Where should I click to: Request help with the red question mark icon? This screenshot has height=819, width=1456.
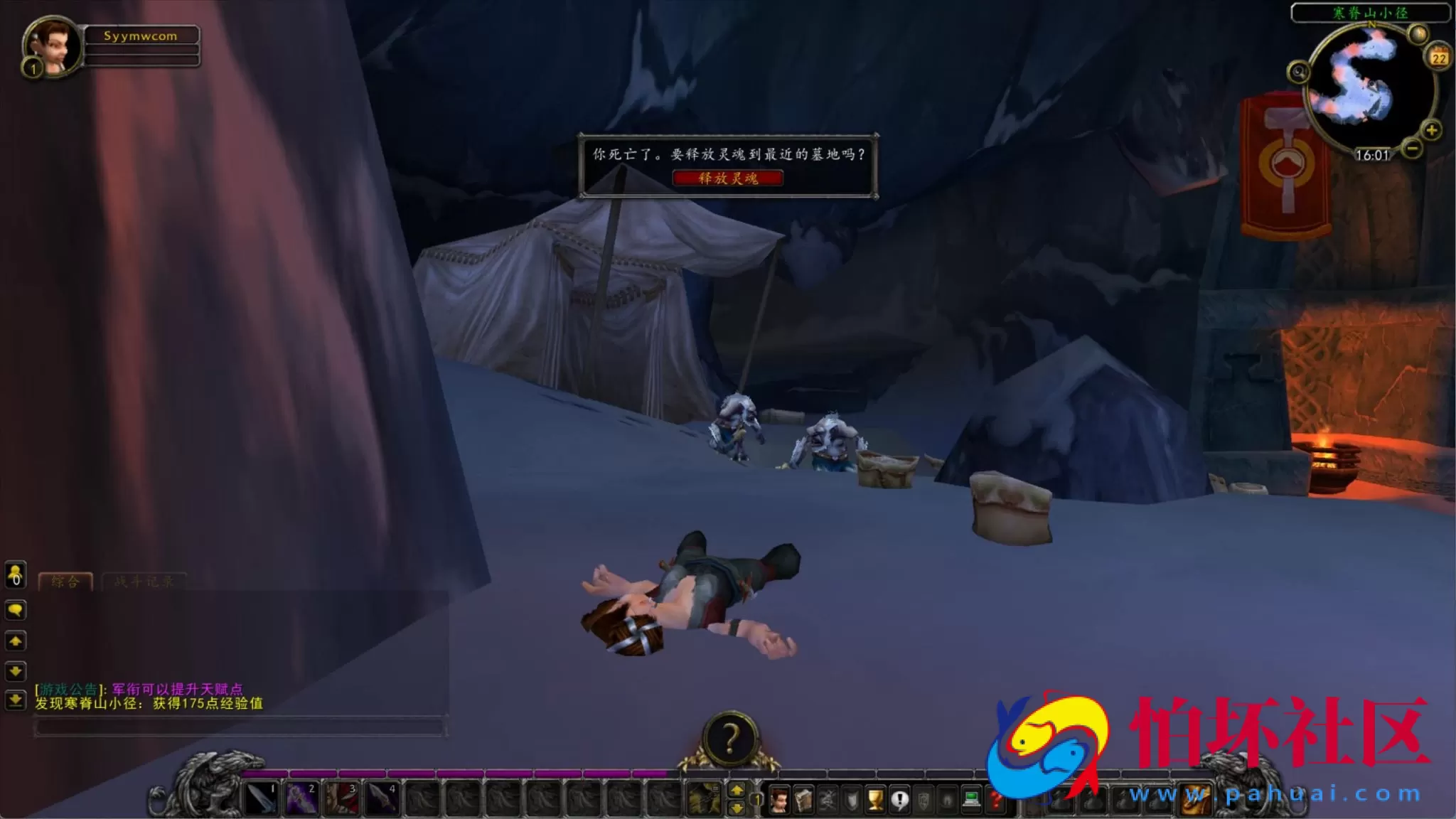click(995, 801)
